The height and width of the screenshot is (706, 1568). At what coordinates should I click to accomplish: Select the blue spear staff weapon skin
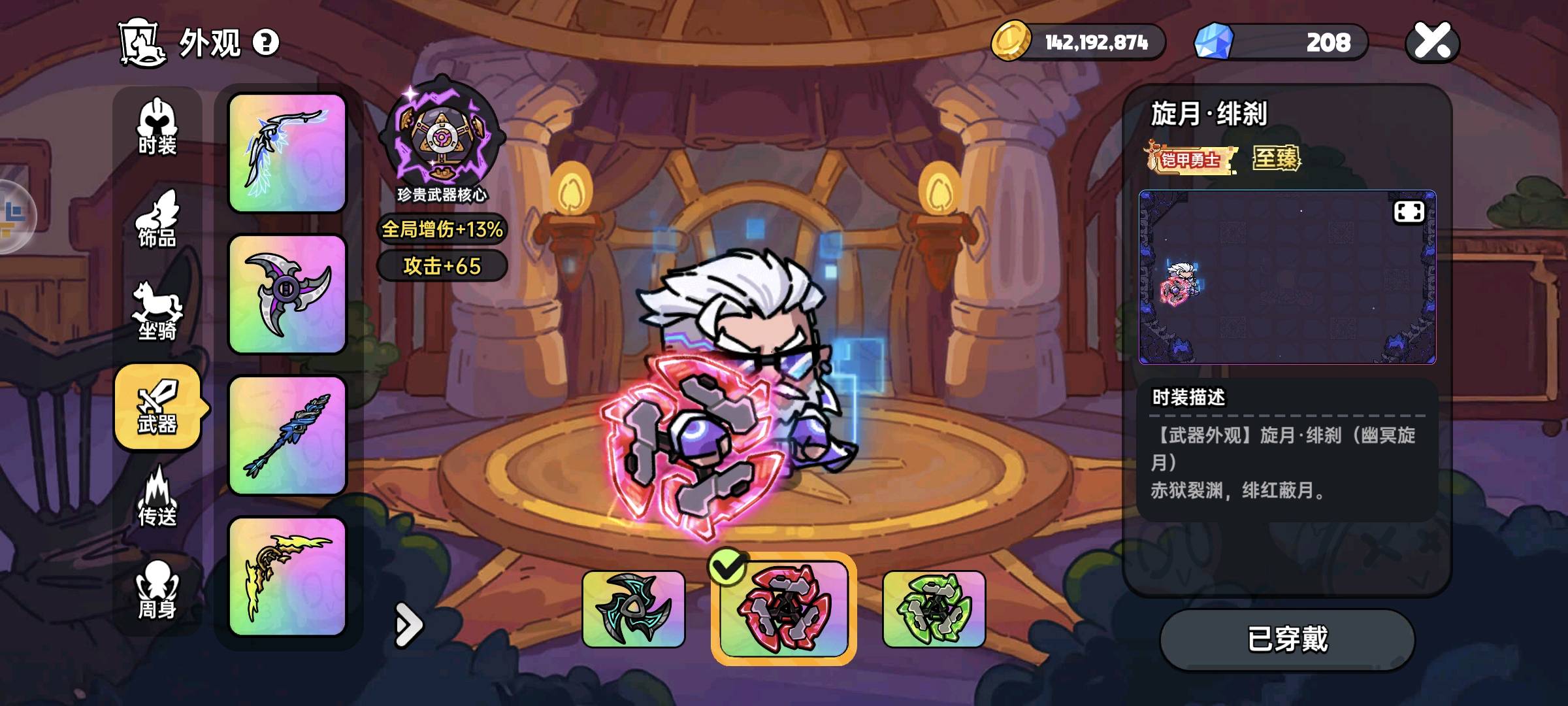[x=287, y=435]
